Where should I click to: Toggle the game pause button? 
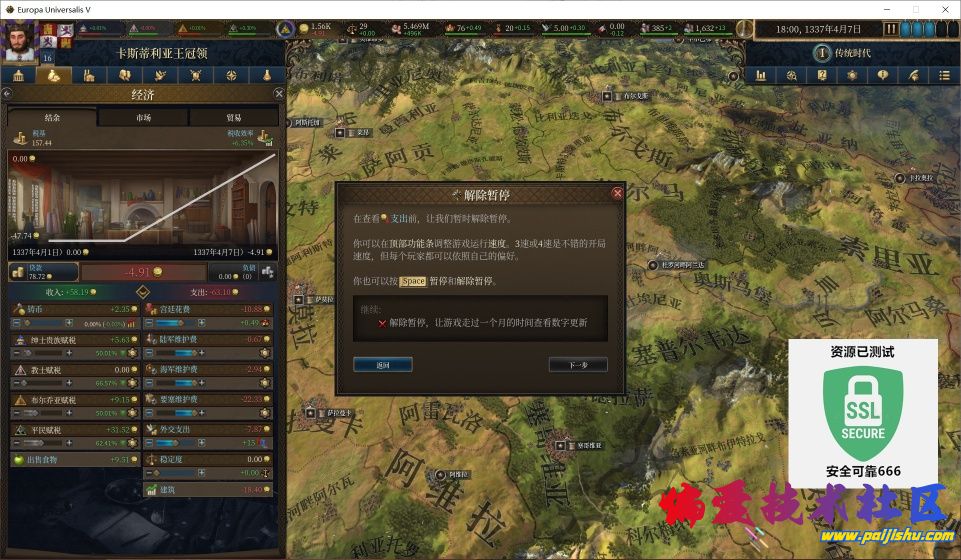point(890,29)
